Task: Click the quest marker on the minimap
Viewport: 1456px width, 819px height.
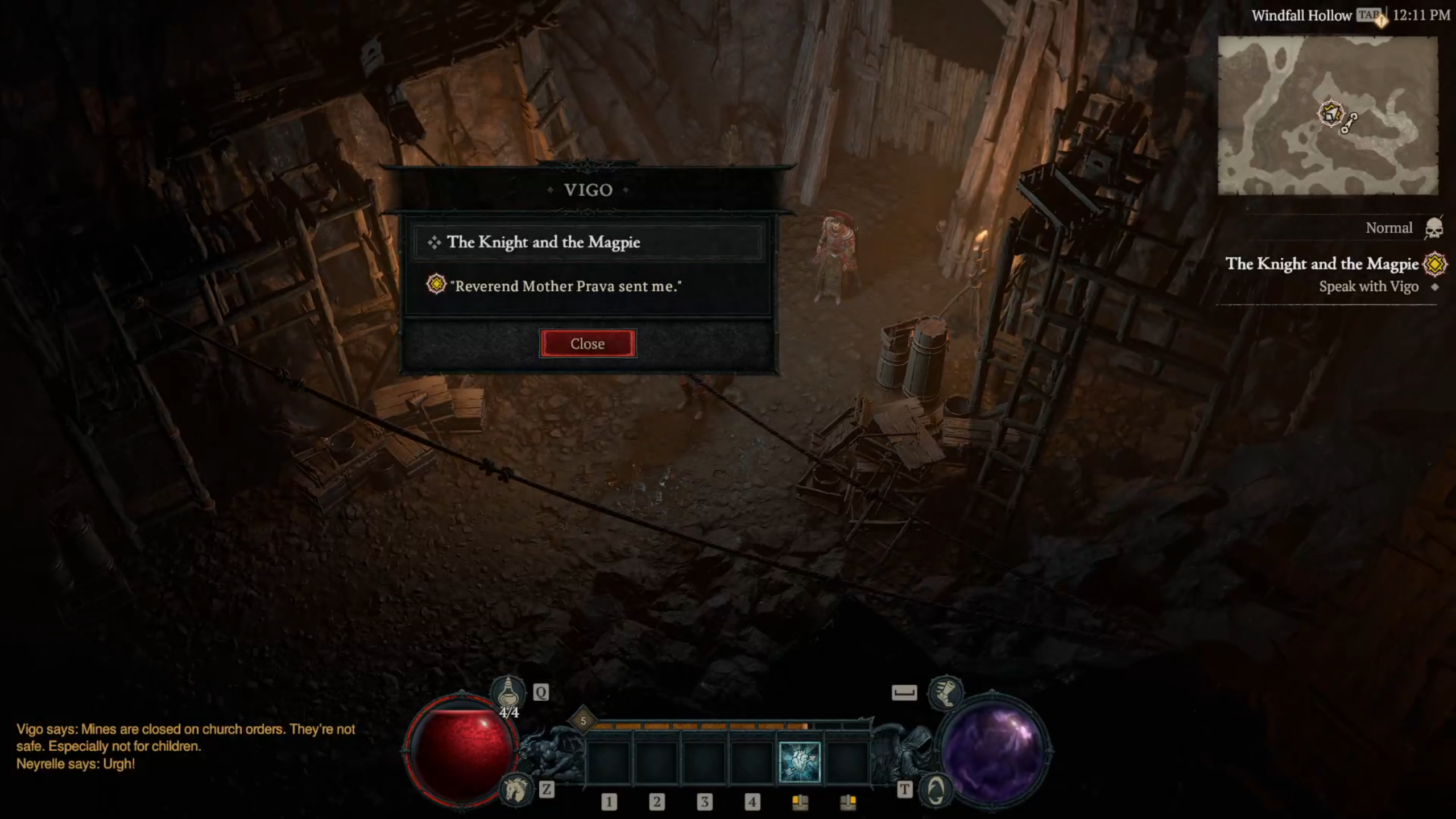Action: click(x=1331, y=114)
